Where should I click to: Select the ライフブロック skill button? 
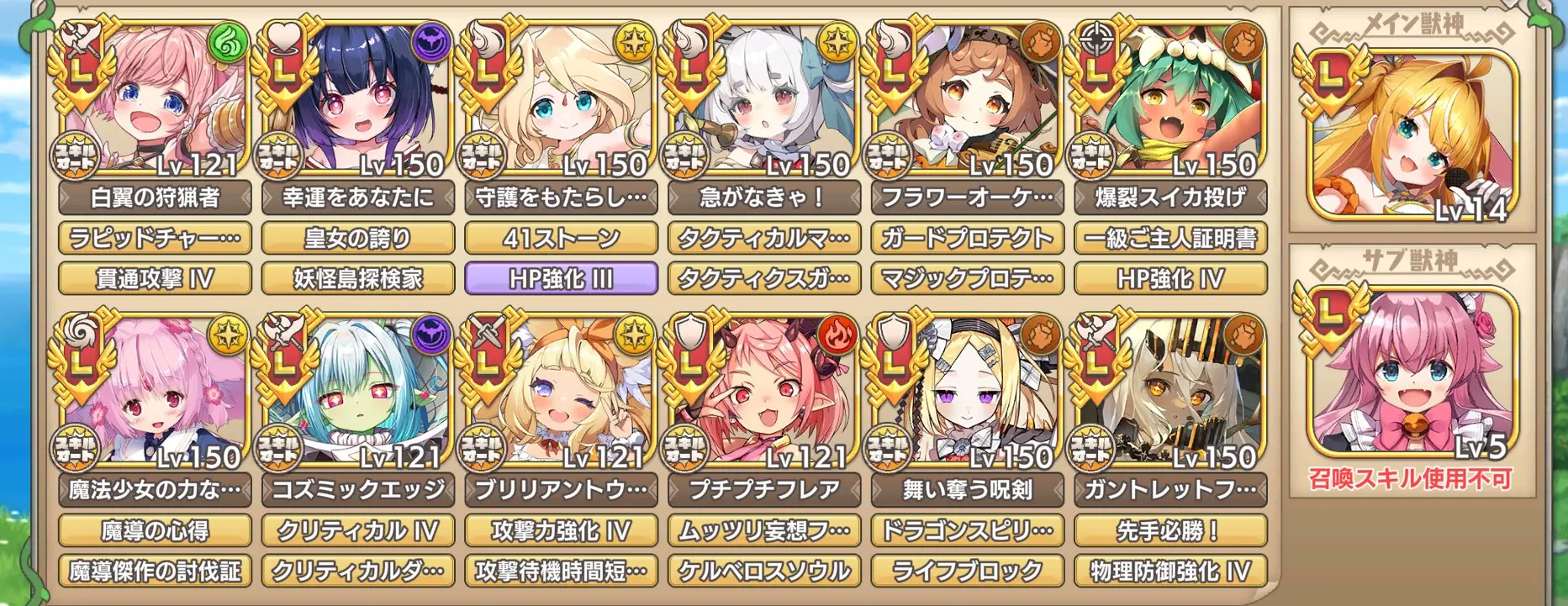pyautogui.click(x=968, y=572)
